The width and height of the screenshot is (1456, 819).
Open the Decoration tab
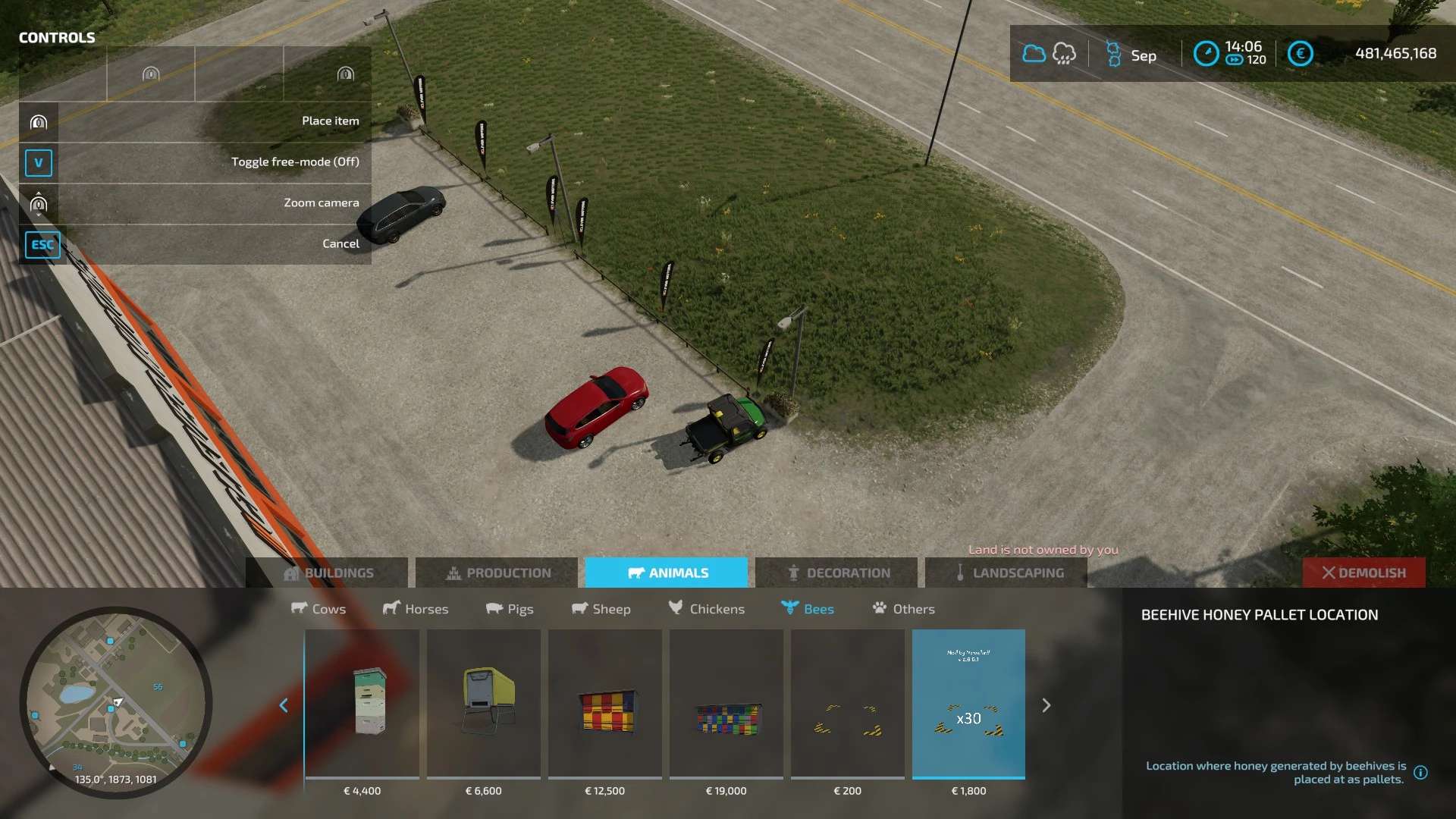coord(837,573)
